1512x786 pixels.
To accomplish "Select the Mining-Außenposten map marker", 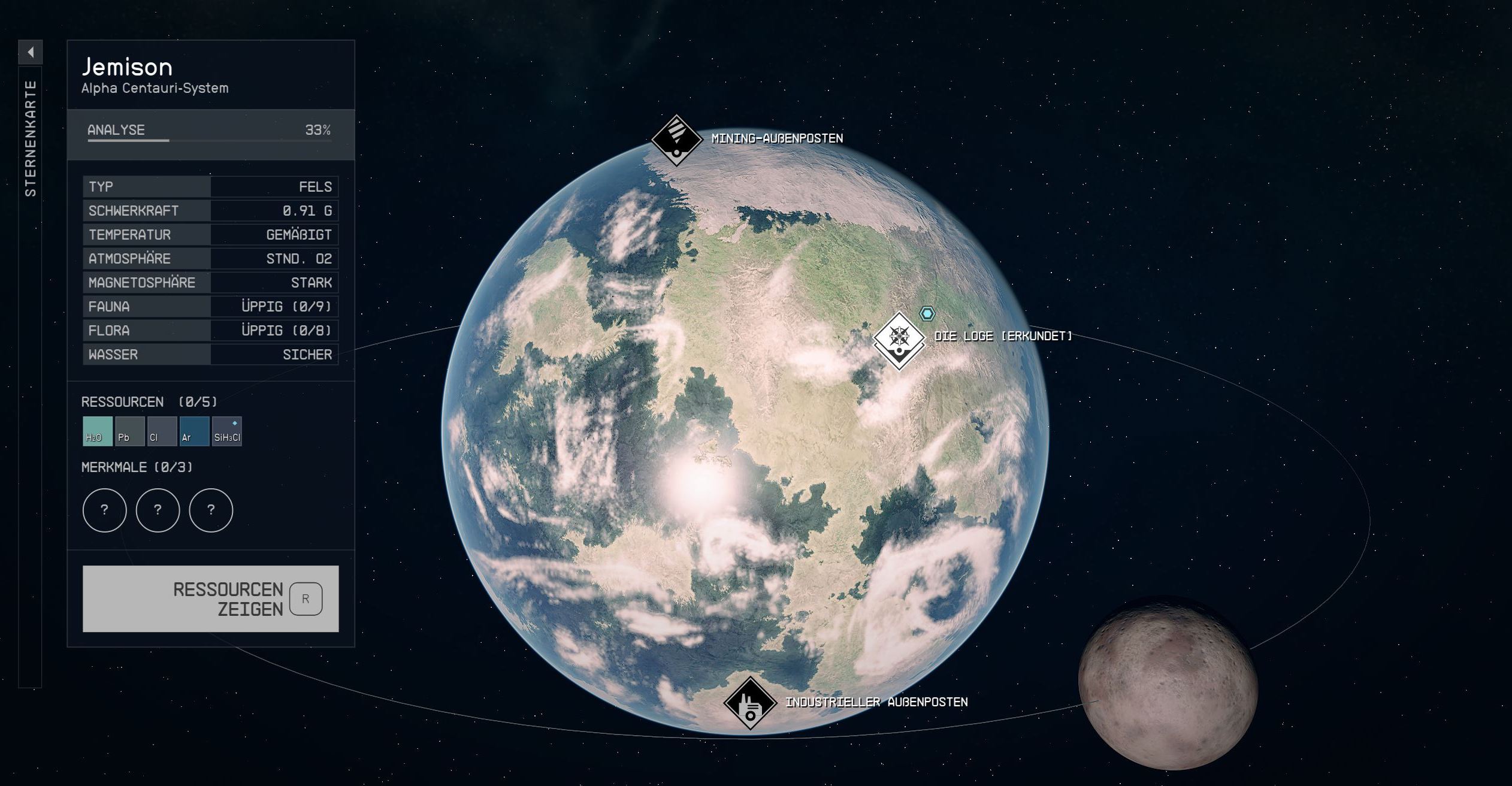I will tap(676, 140).
